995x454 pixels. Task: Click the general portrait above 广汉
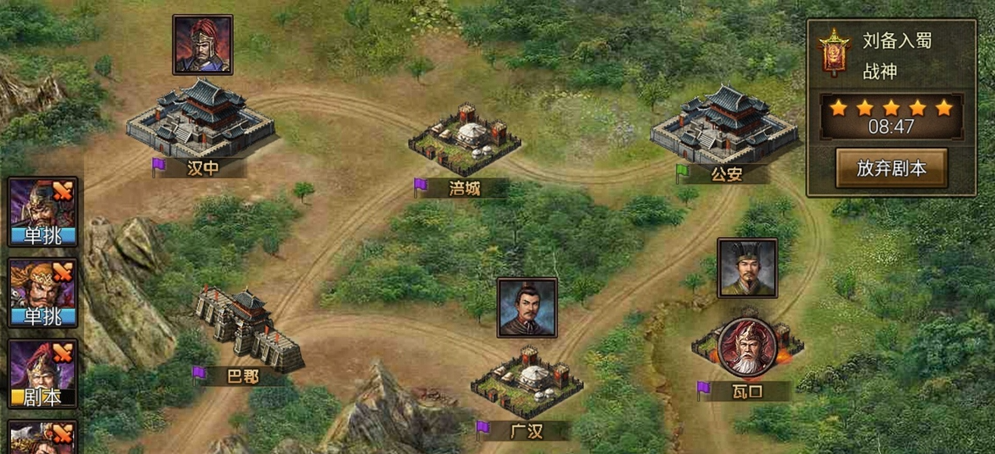pyautogui.click(x=527, y=308)
